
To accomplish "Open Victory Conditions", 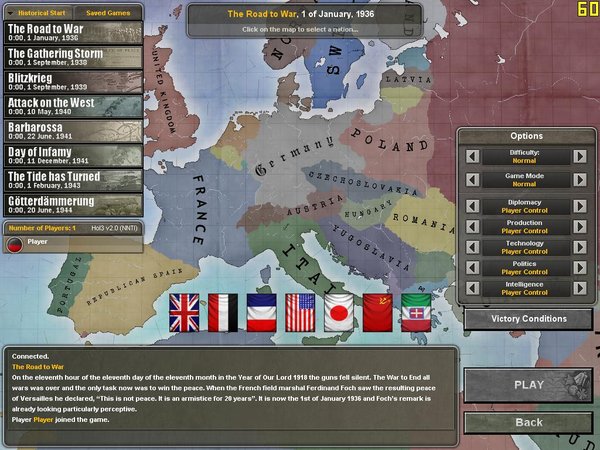I will tap(528, 319).
